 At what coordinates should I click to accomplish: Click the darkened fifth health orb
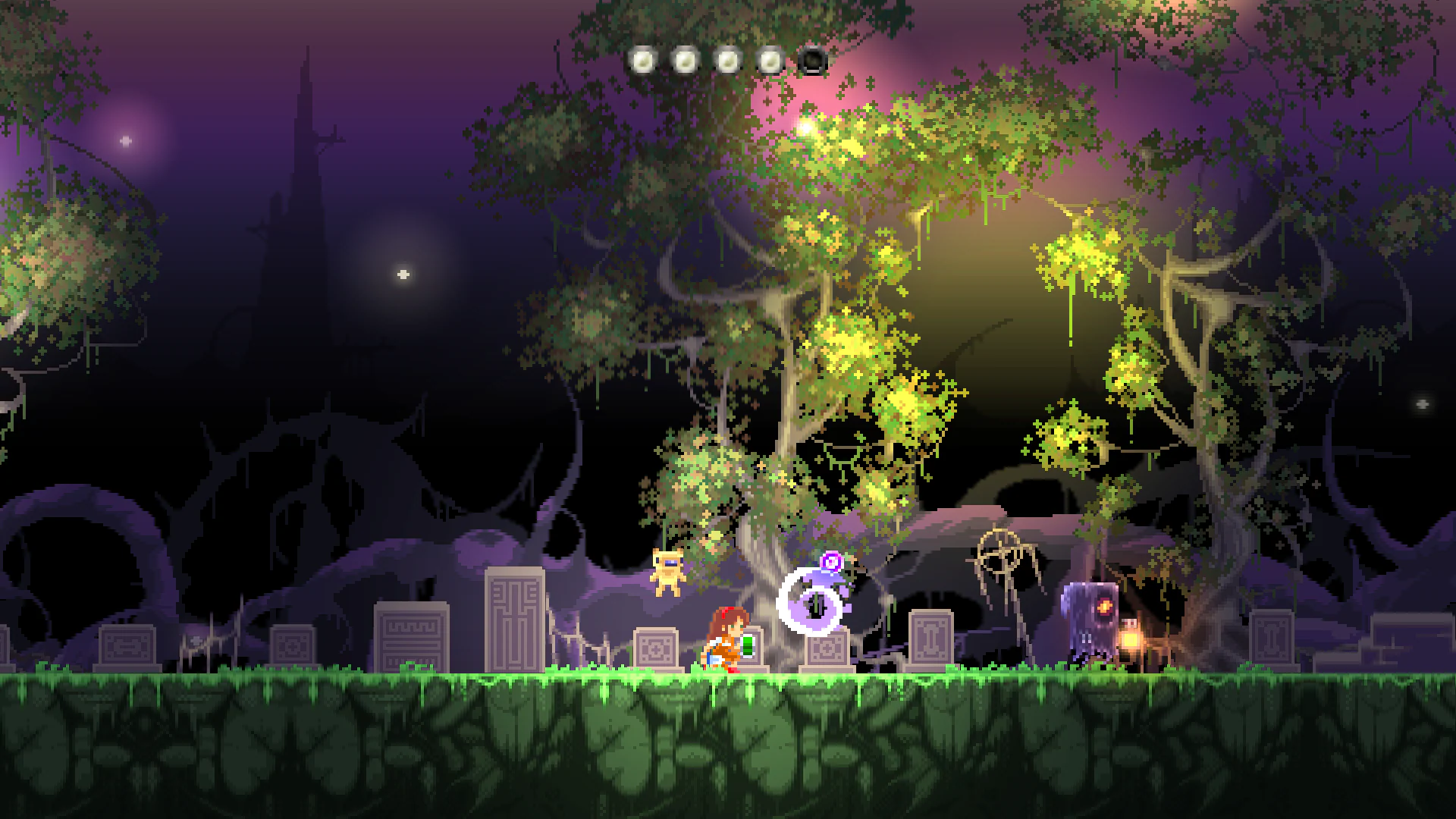click(x=813, y=60)
